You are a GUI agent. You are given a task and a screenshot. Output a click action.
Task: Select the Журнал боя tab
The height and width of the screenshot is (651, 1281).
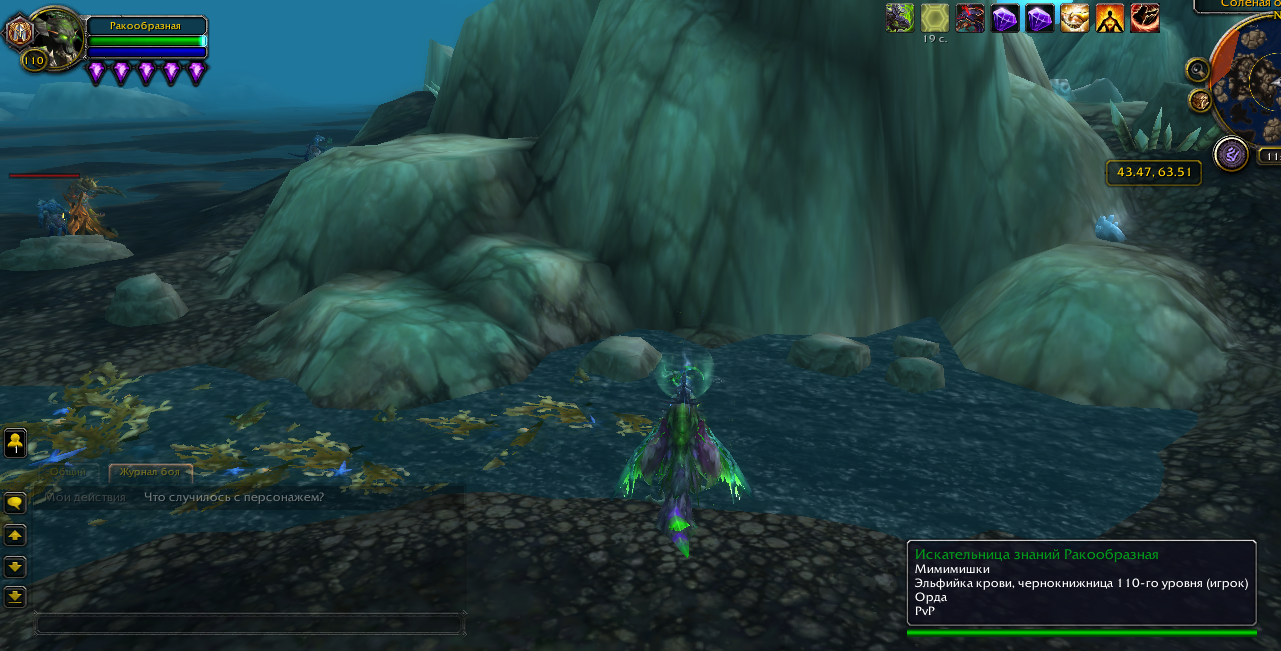149,472
